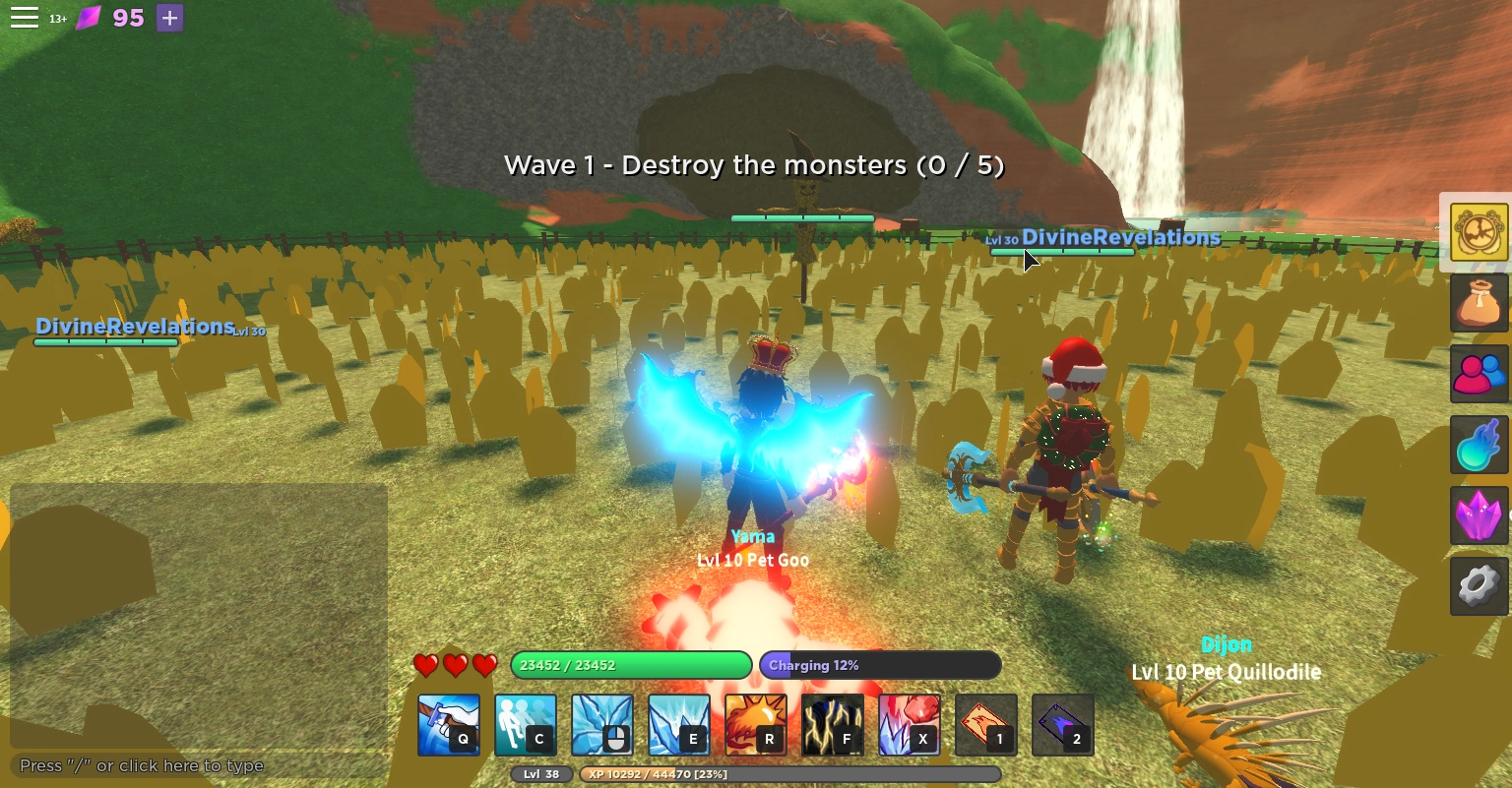Select the weapon slot bound to Q
This screenshot has height=788, width=1512.
point(449,724)
